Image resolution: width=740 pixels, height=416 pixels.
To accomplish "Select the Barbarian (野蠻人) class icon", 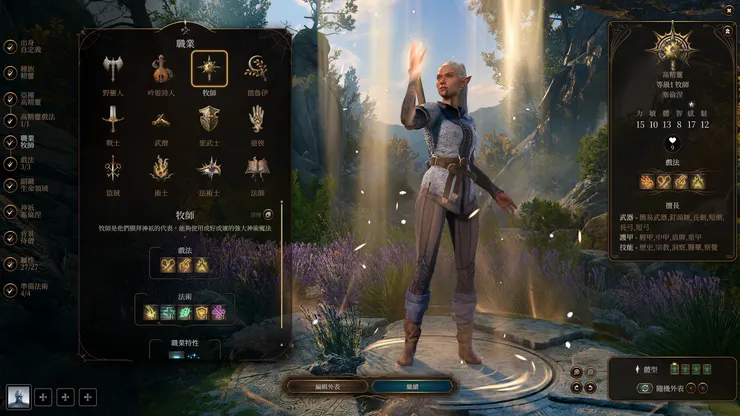I will (112, 67).
